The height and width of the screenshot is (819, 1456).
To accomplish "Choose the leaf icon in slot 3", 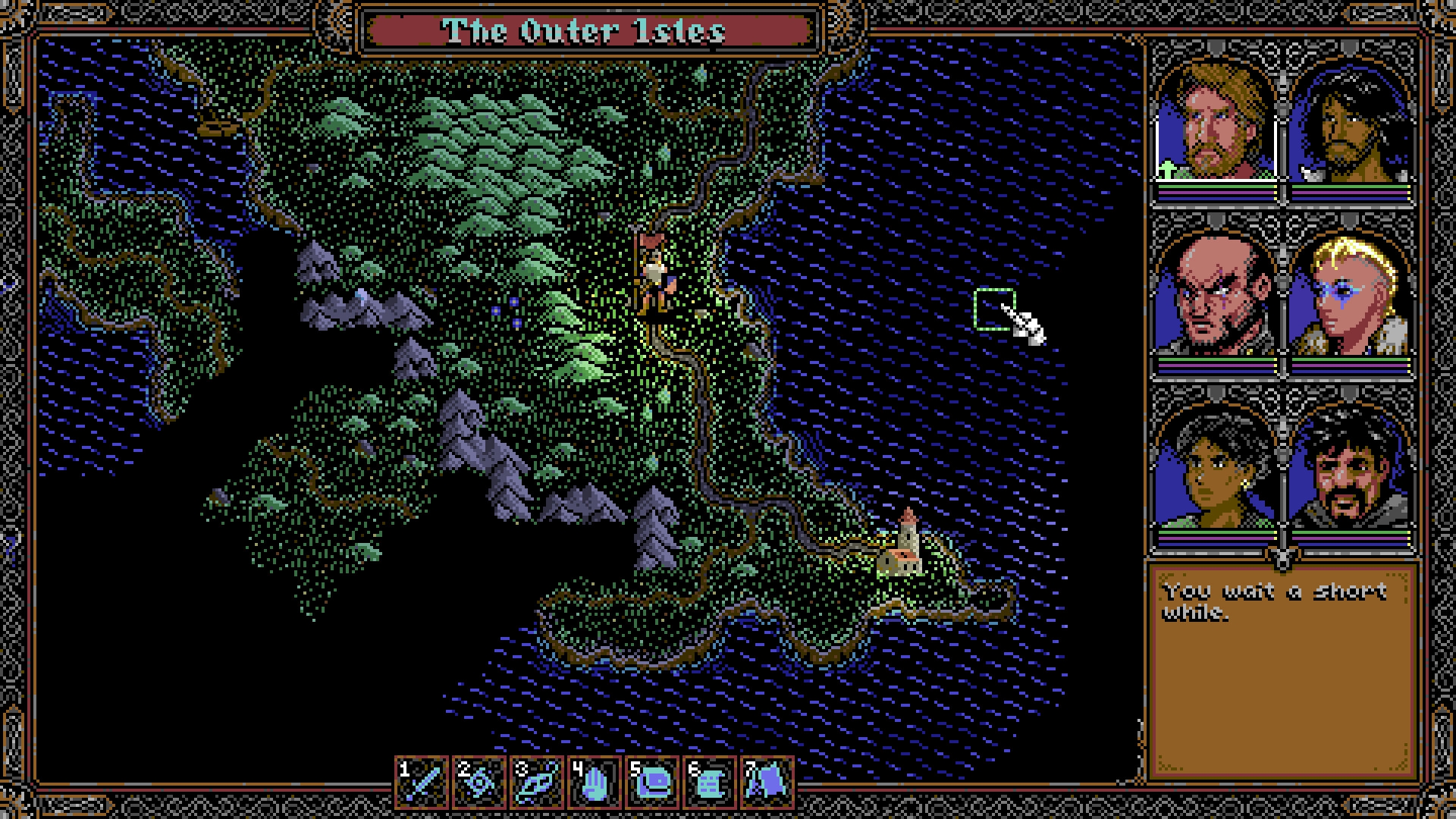I will (538, 781).
